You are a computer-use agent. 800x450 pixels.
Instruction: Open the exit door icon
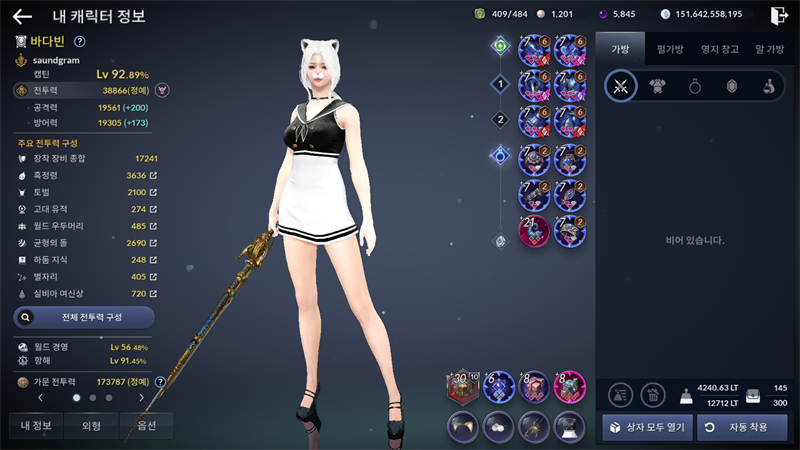pyautogui.click(x=779, y=15)
